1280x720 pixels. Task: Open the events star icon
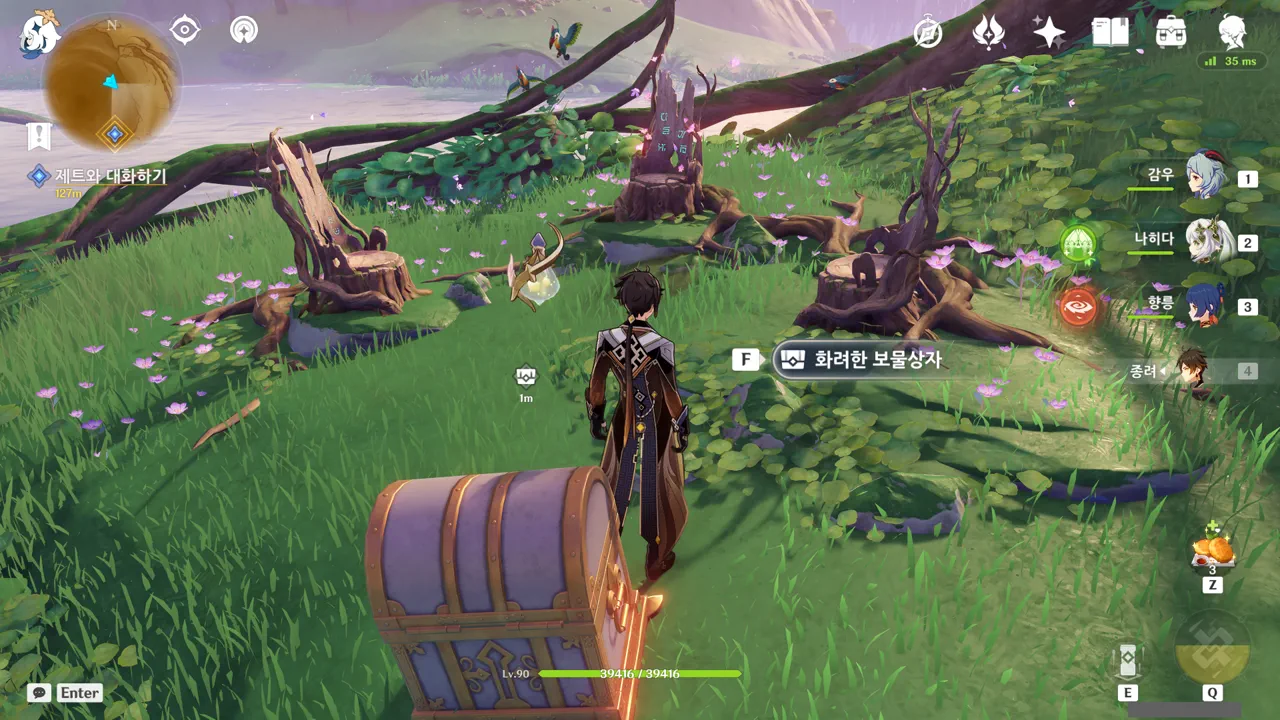click(x=988, y=33)
